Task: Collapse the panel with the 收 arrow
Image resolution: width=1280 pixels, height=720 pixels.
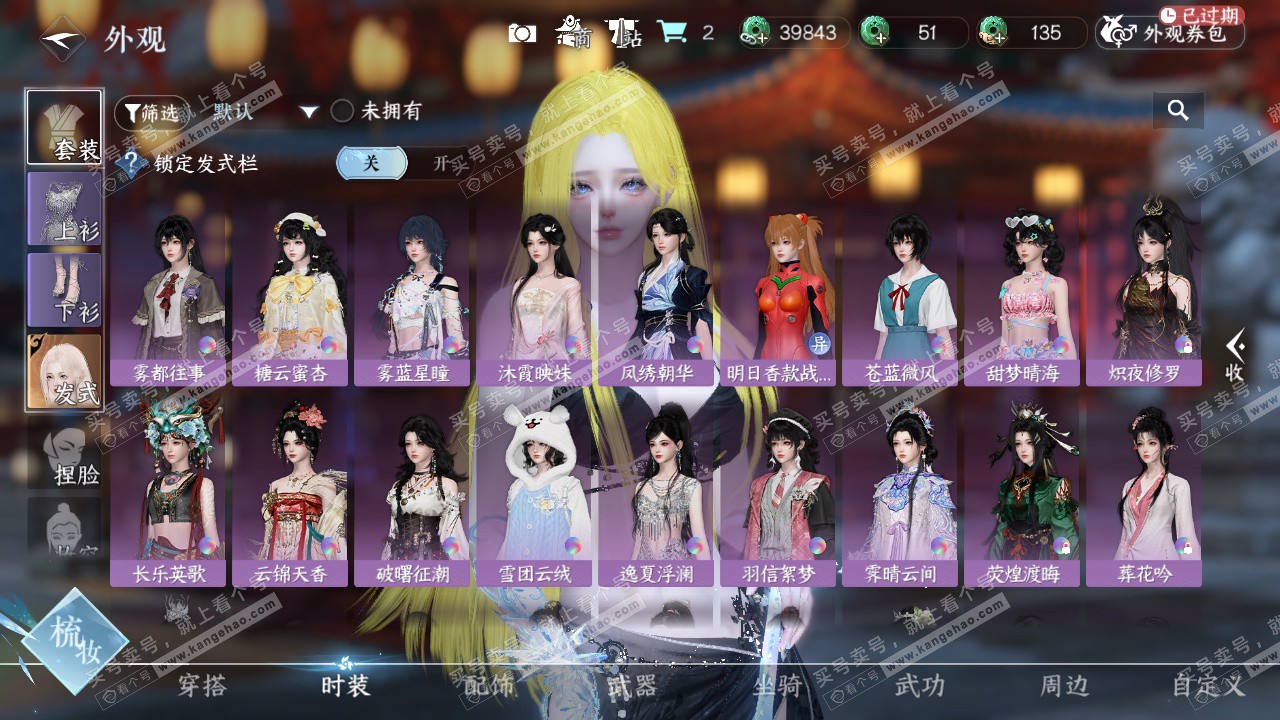Action: [1236, 355]
